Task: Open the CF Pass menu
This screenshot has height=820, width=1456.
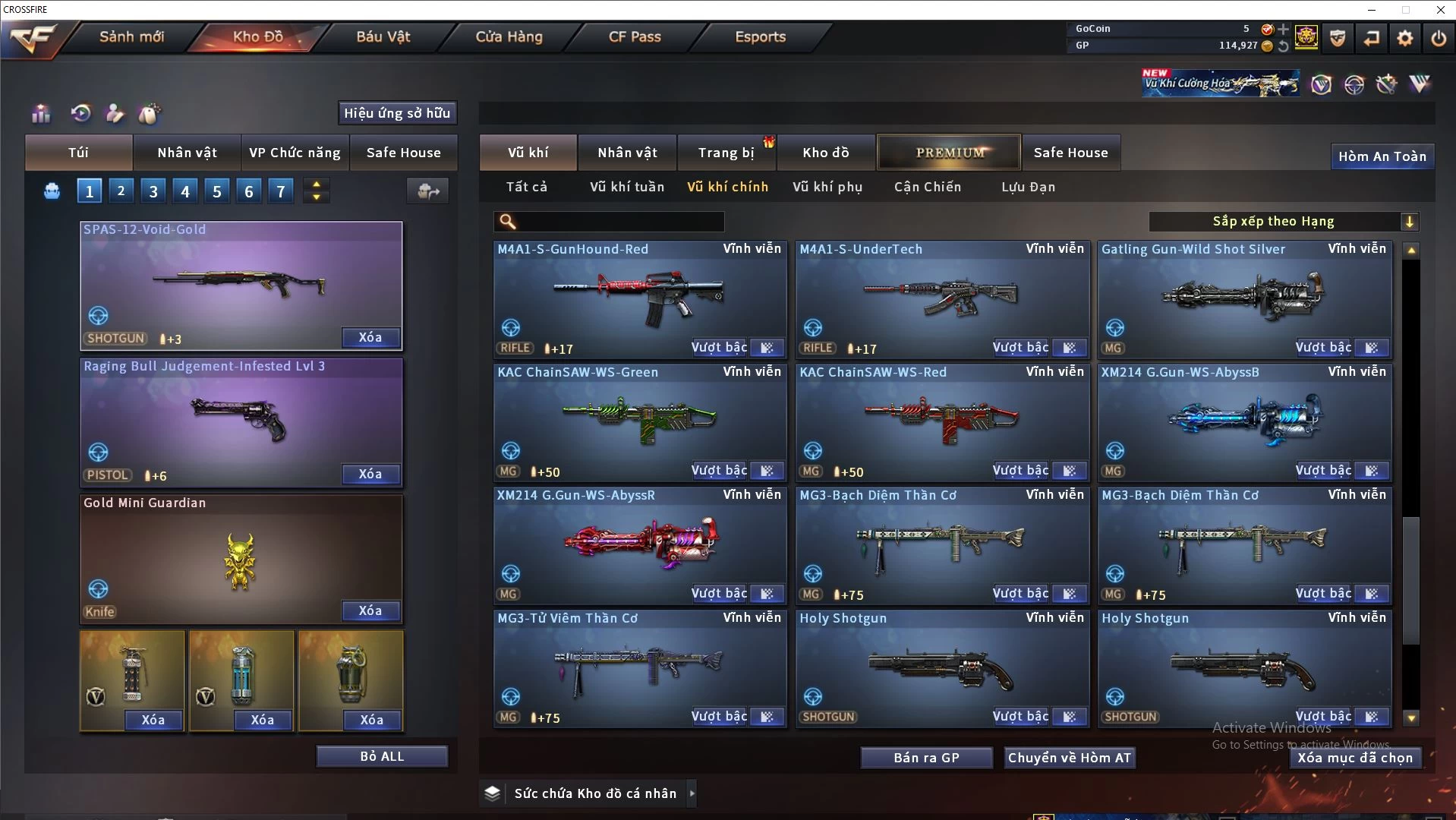Action: click(x=635, y=36)
